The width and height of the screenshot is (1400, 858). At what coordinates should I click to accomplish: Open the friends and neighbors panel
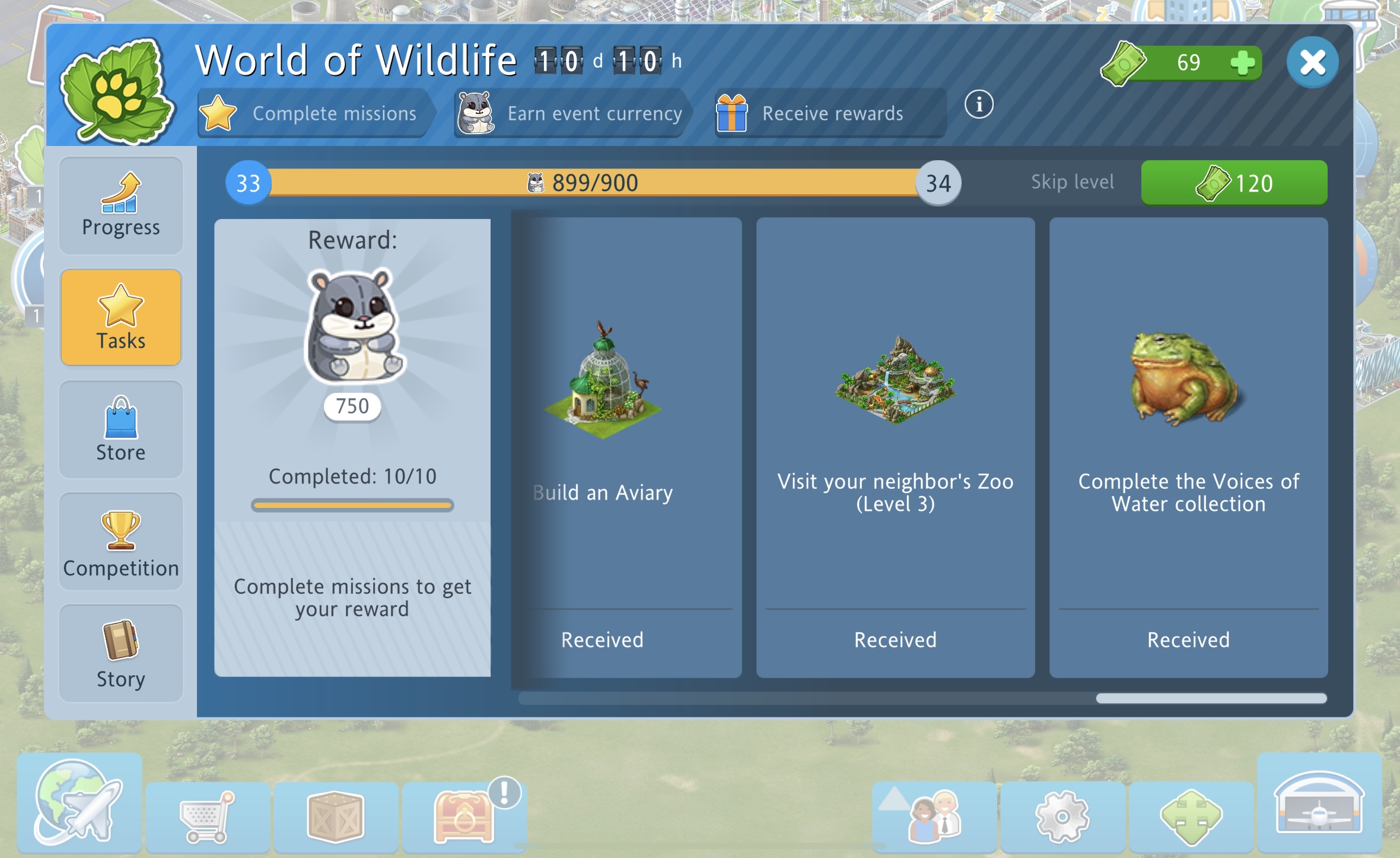pyautogui.click(x=934, y=818)
